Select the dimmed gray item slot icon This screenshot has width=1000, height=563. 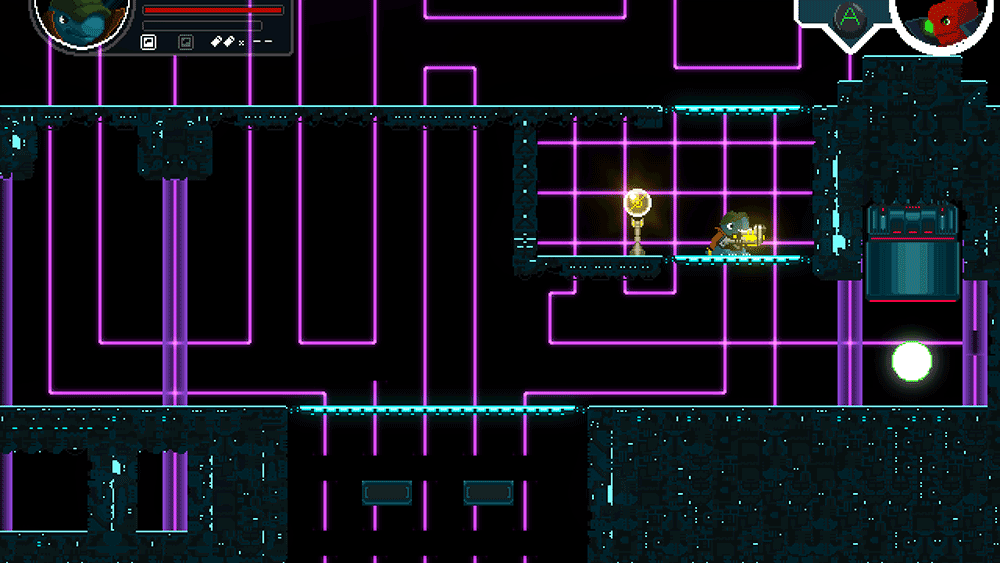pos(185,42)
